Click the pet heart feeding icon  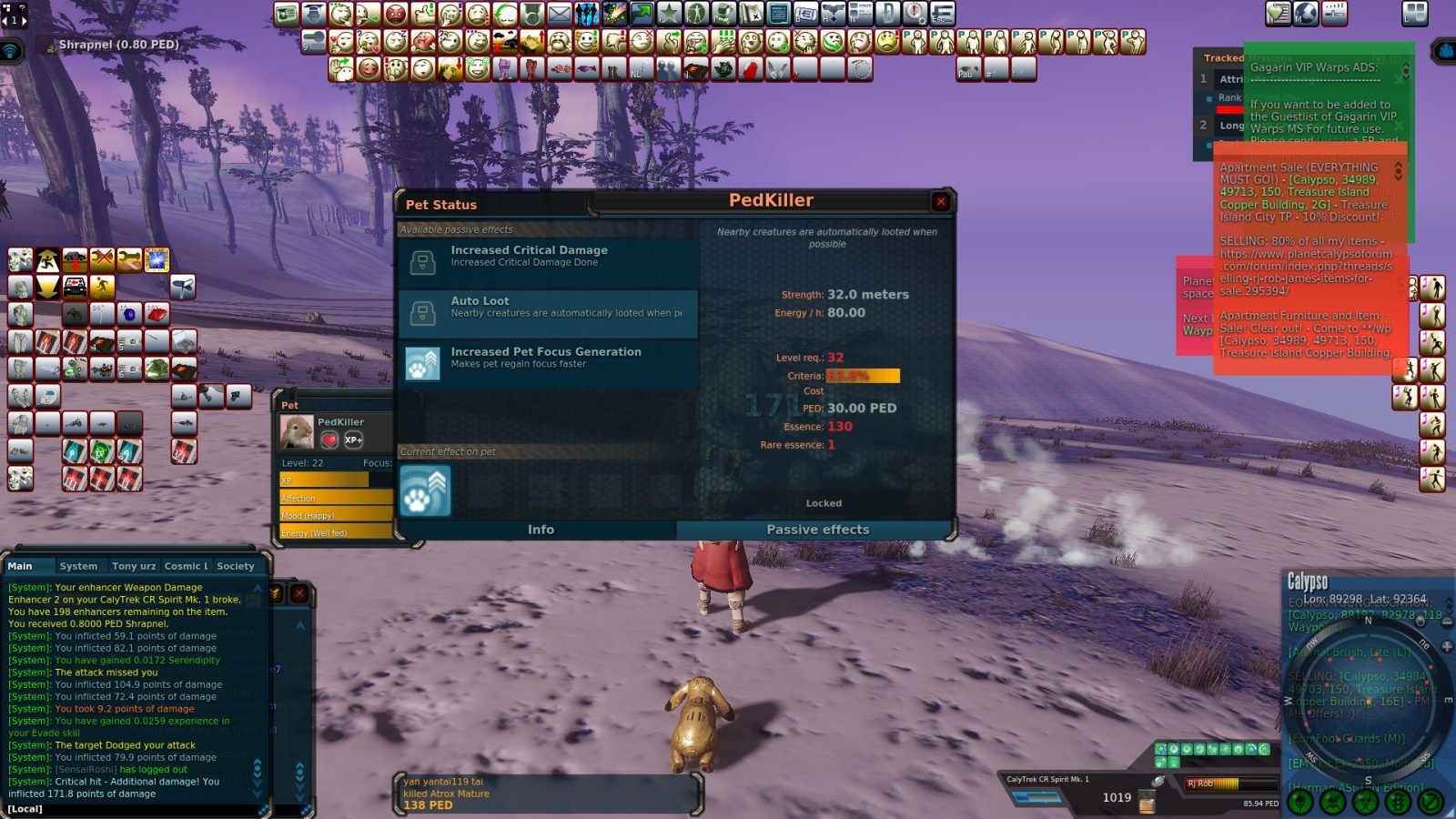[329, 440]
